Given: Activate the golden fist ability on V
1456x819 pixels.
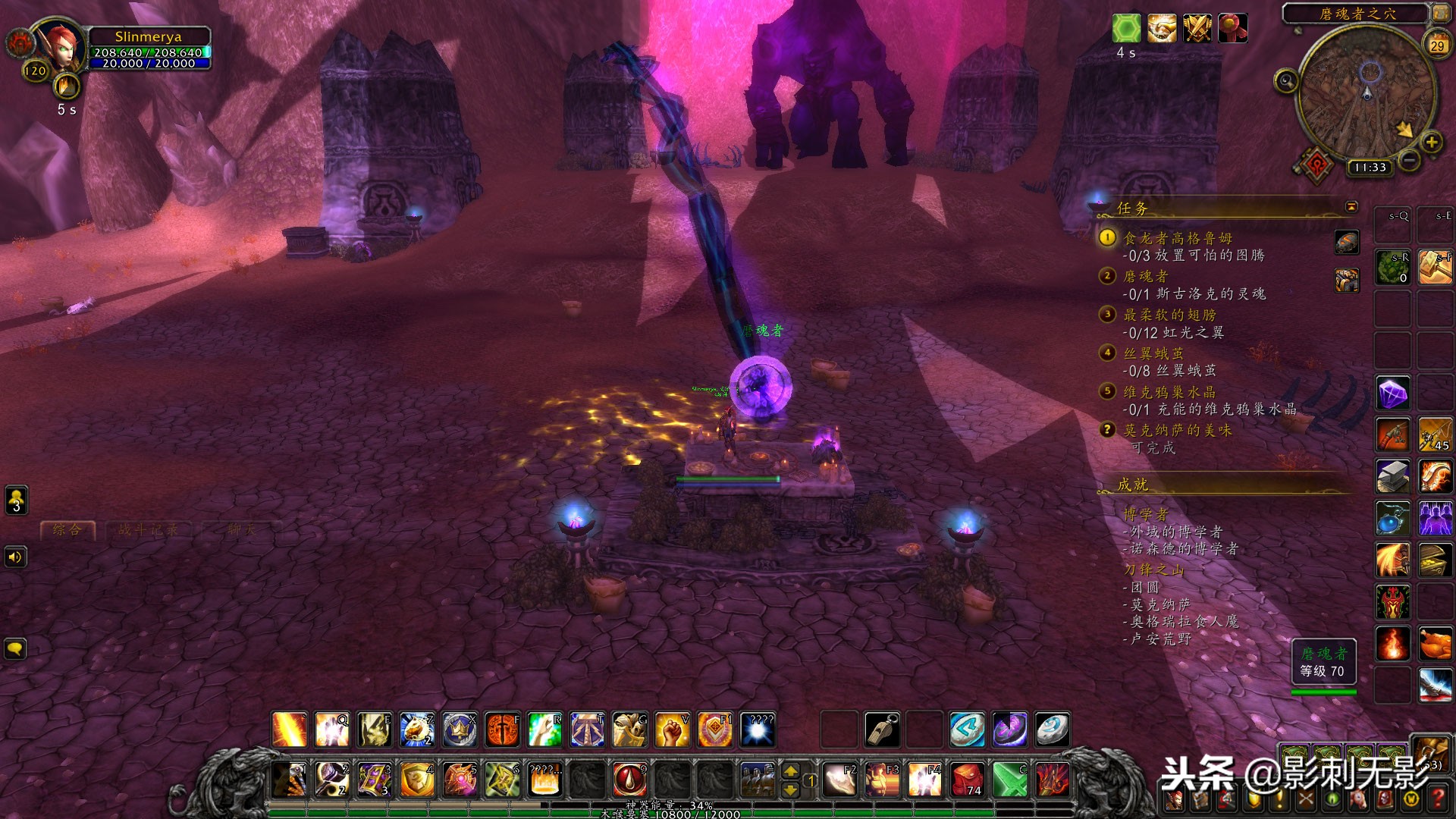Looking at the screenshot, I should point(672,730).
